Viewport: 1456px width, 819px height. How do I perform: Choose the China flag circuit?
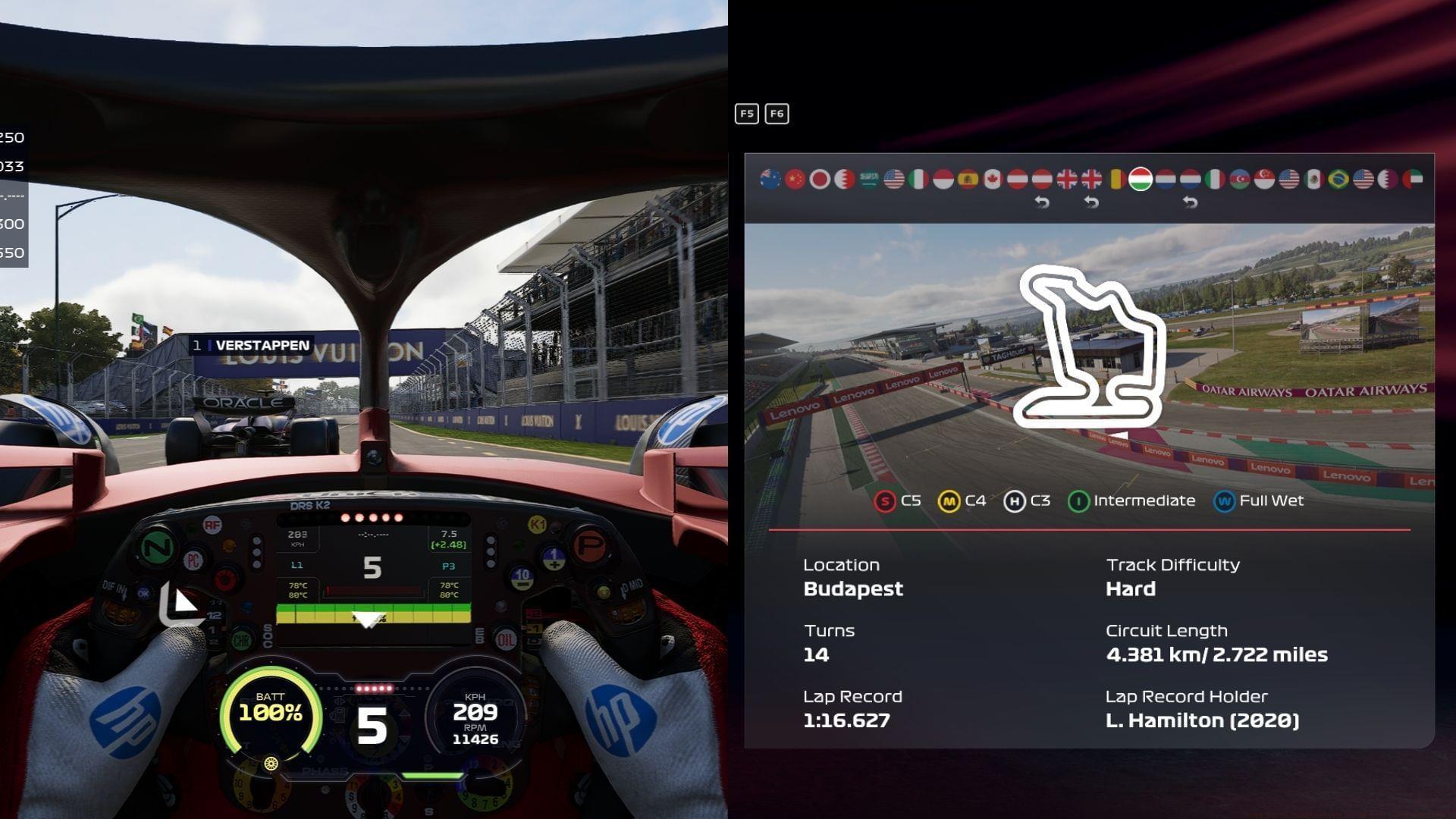[x=795, y=179]
